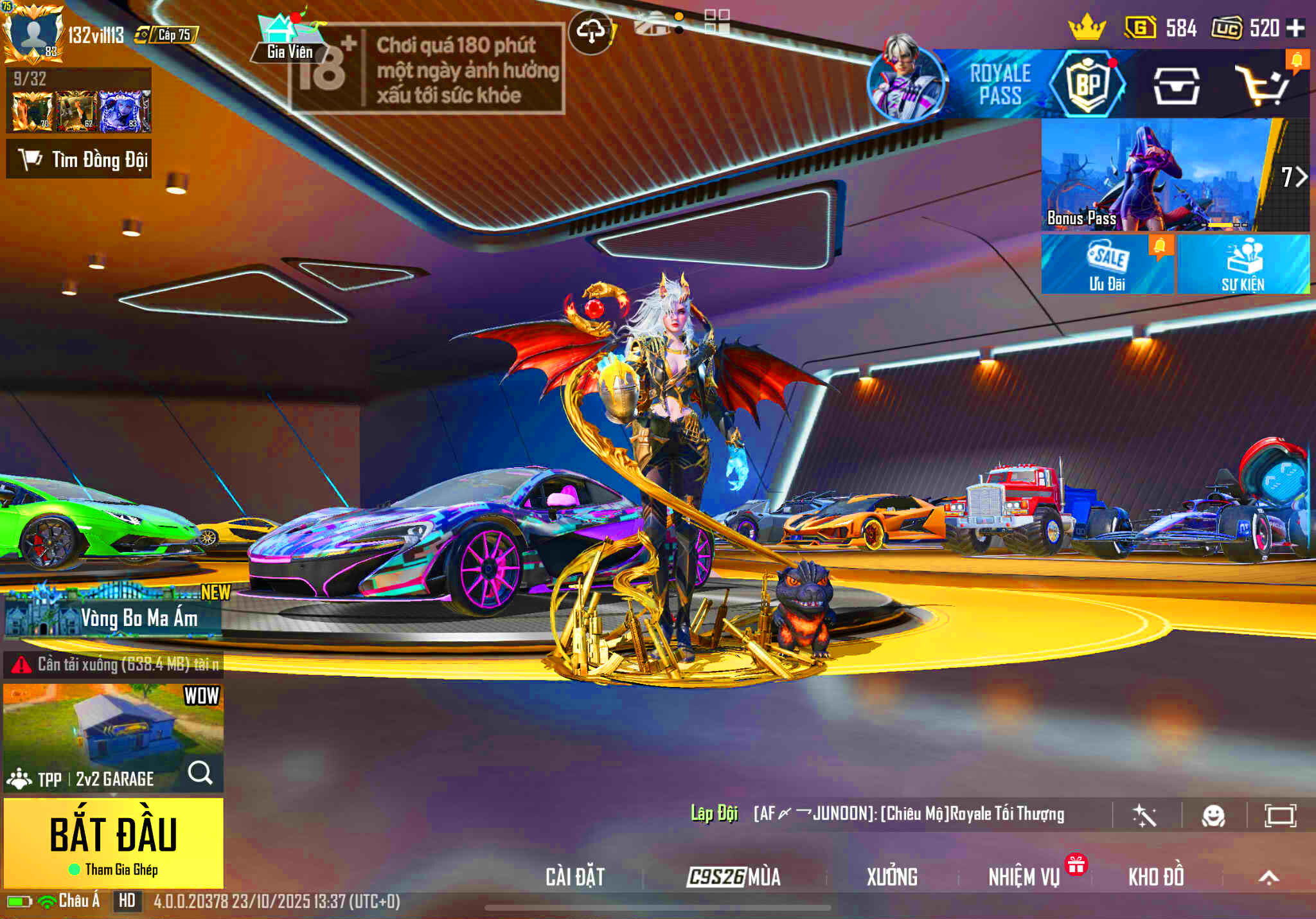Open the C9S26 Mùa season menu
The image size is (1316, 919).
(x=733, y=877)
